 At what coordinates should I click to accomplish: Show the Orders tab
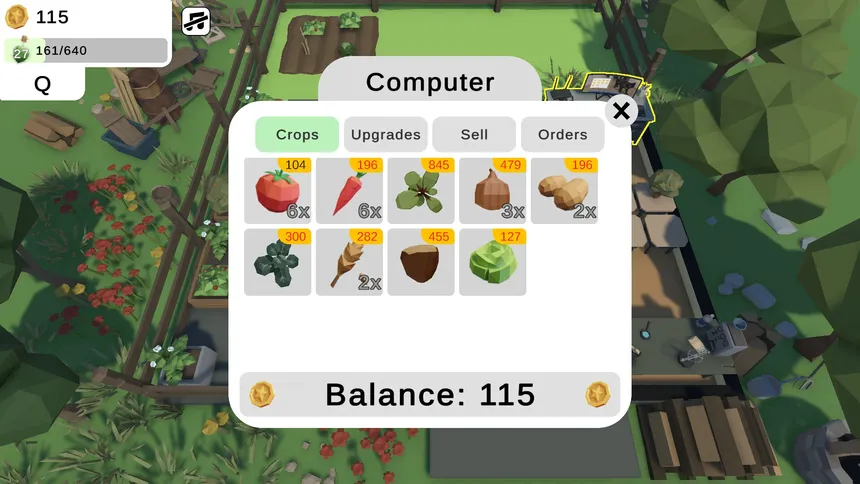coord(563,135)
